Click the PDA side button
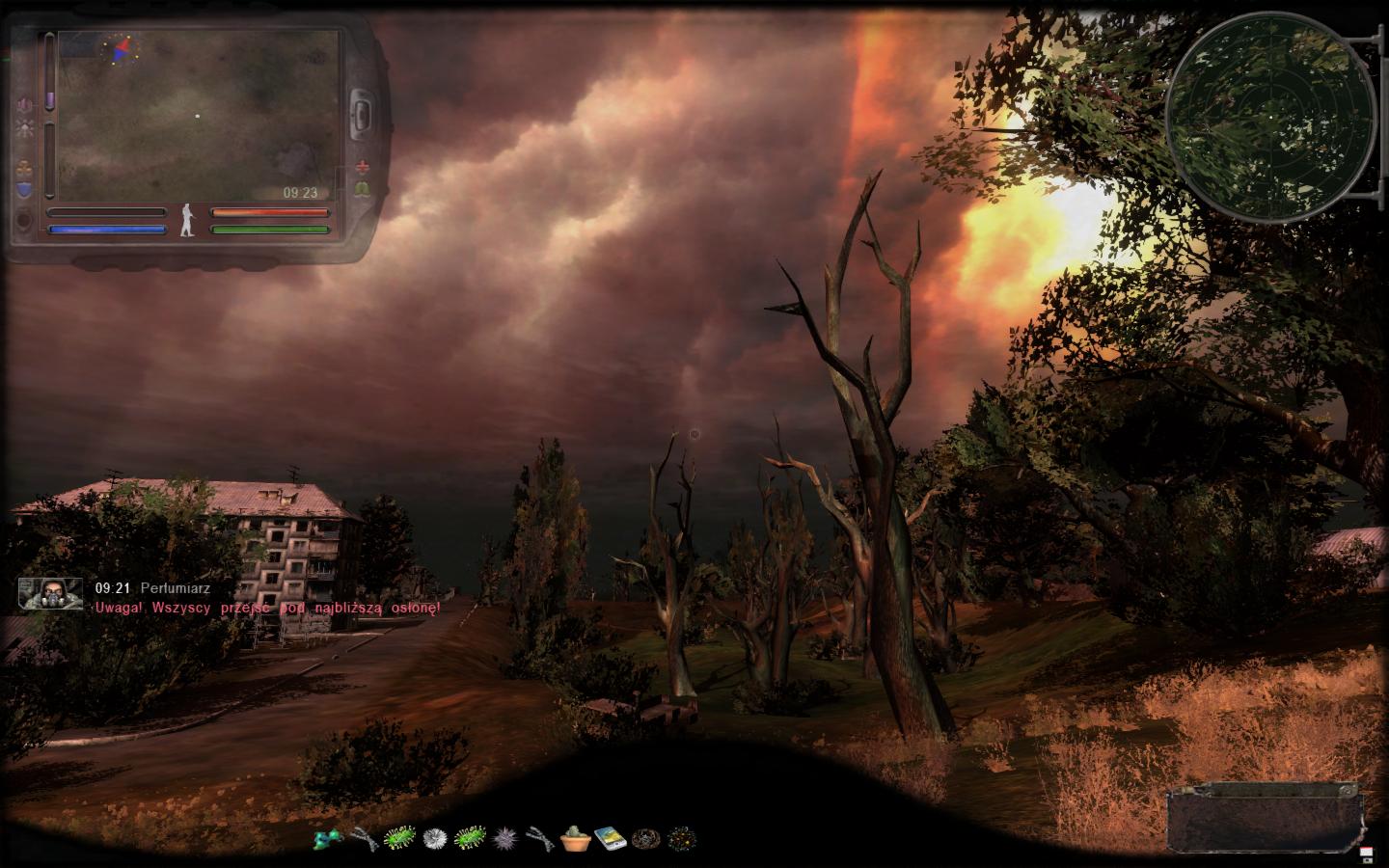Viewport: 1389px width, 868px height. (x=363, y=113)
